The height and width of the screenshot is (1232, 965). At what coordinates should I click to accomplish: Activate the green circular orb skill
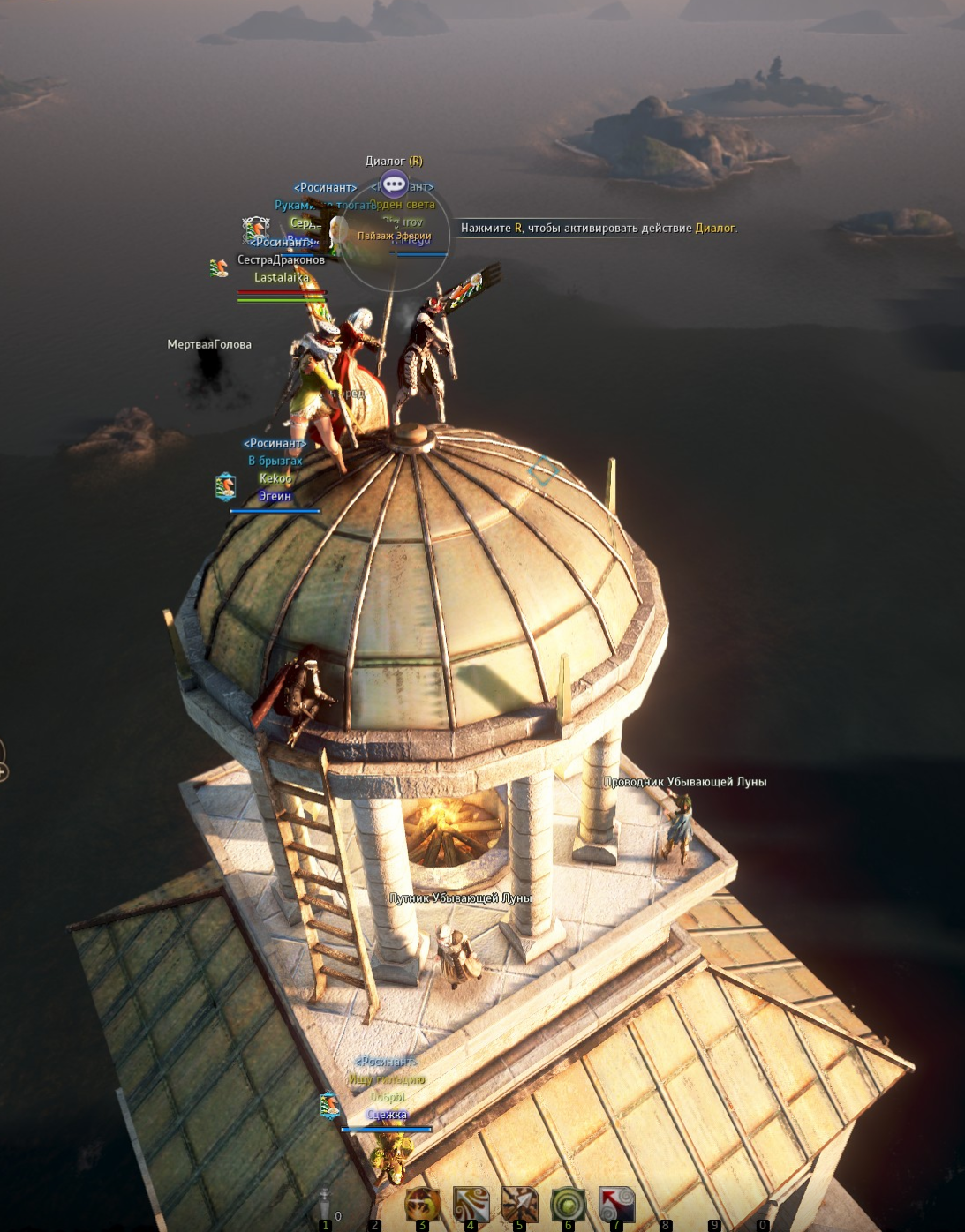tap(568, 1205)
